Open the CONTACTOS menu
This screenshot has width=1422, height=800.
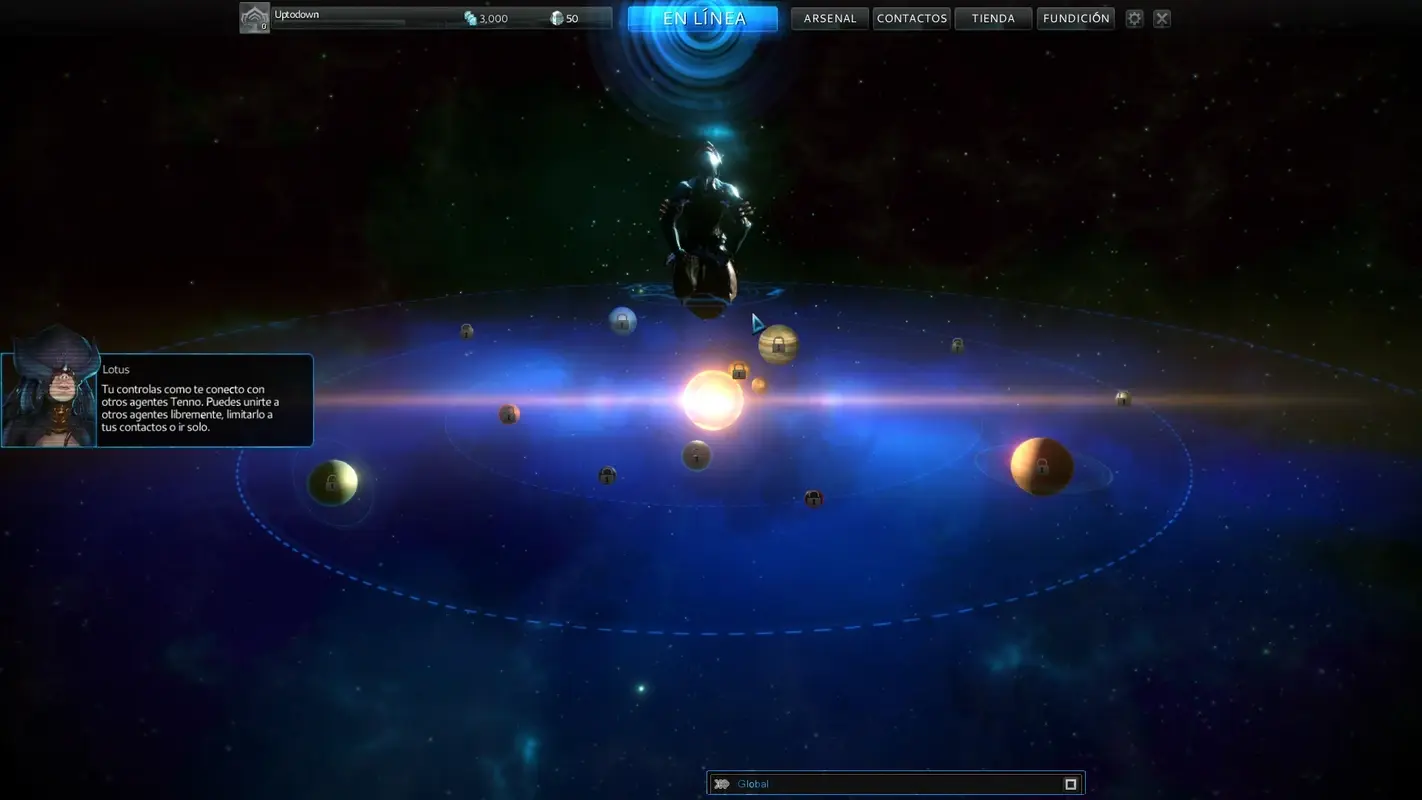[x=911, y=17]
